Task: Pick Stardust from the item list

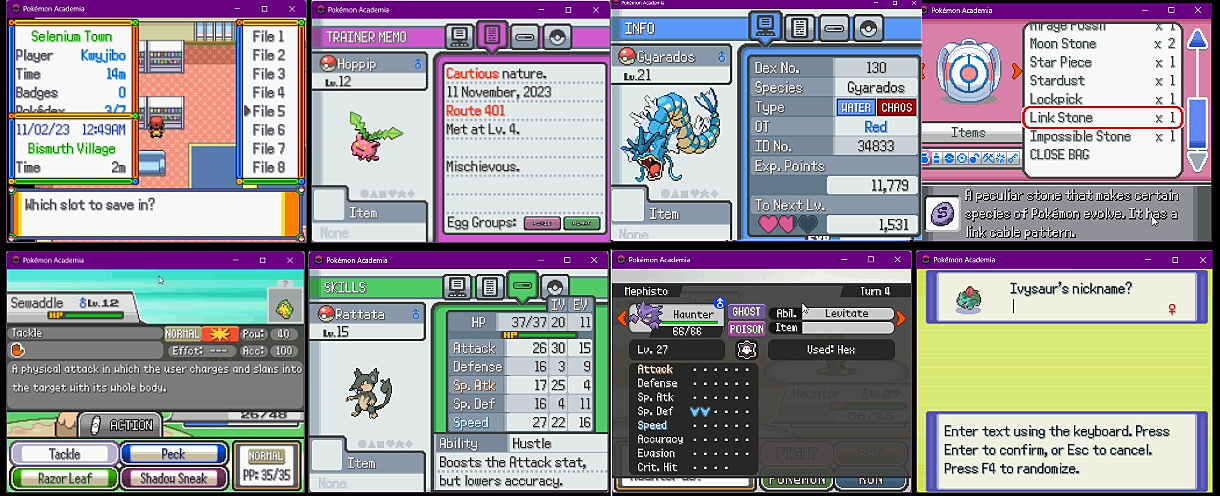Action: (x=1057, y=81)
